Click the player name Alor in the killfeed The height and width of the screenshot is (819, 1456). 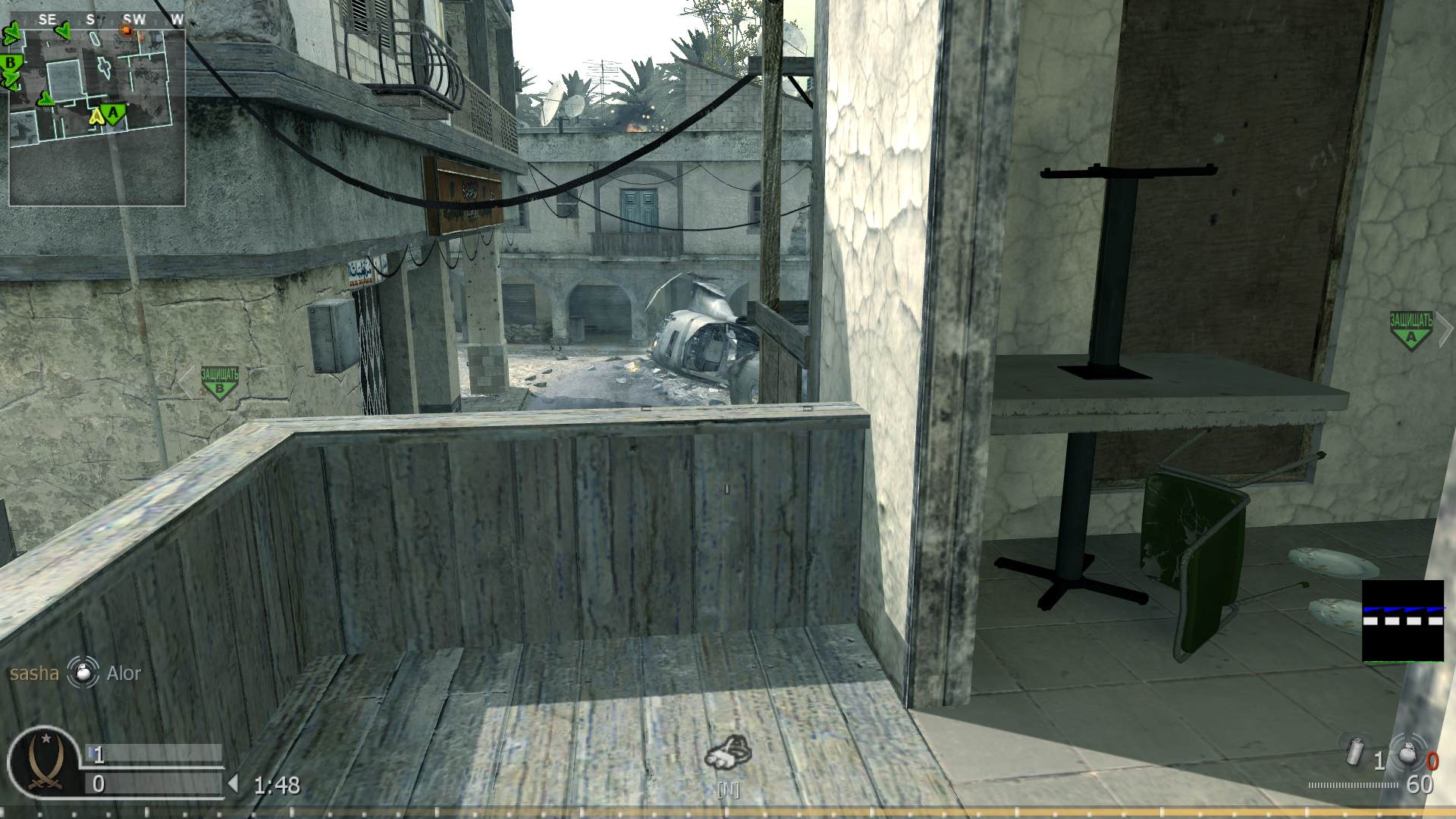pyautogui.click(x=124, y=674)
